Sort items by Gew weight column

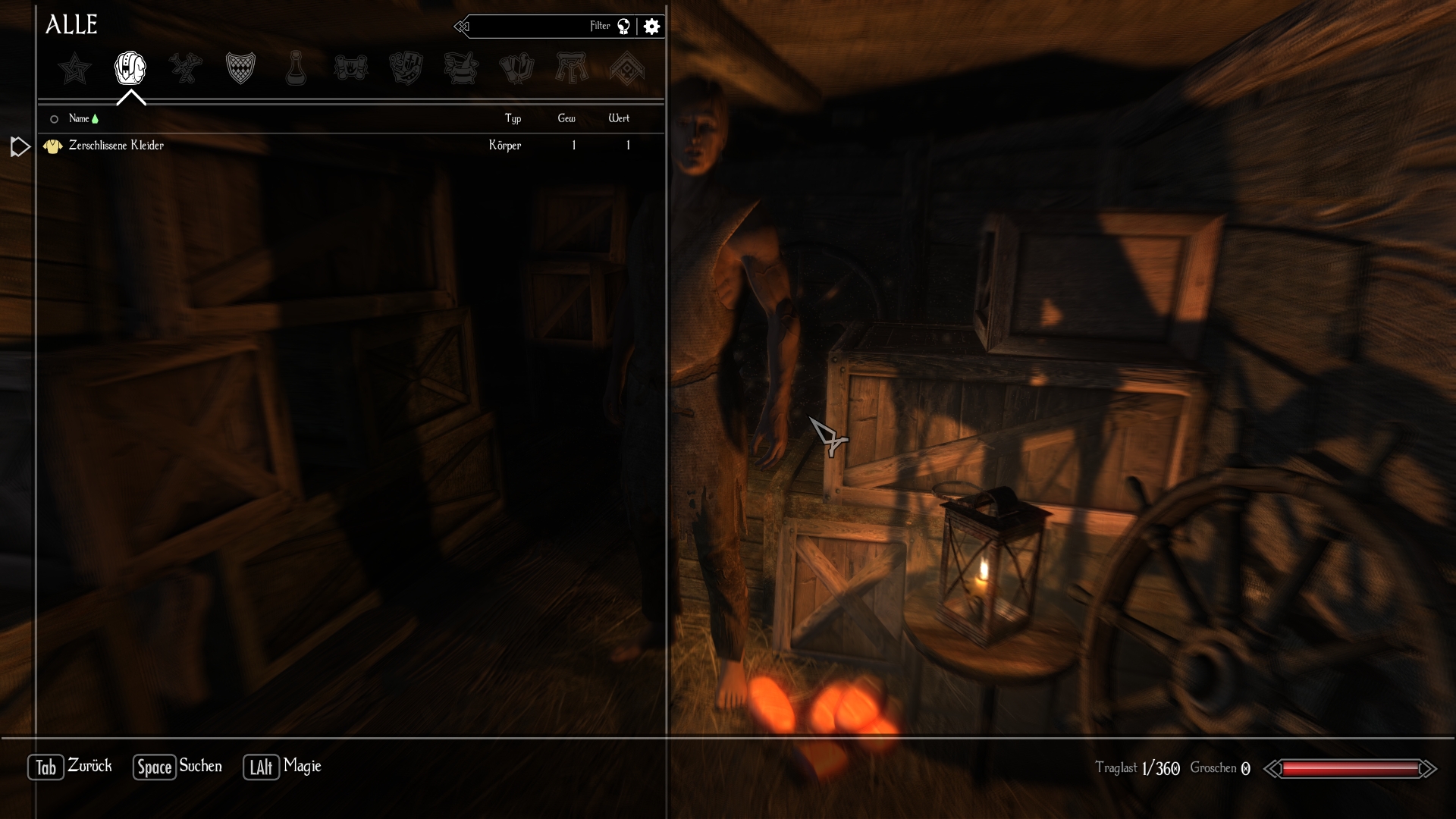click(x=566, y=118)
